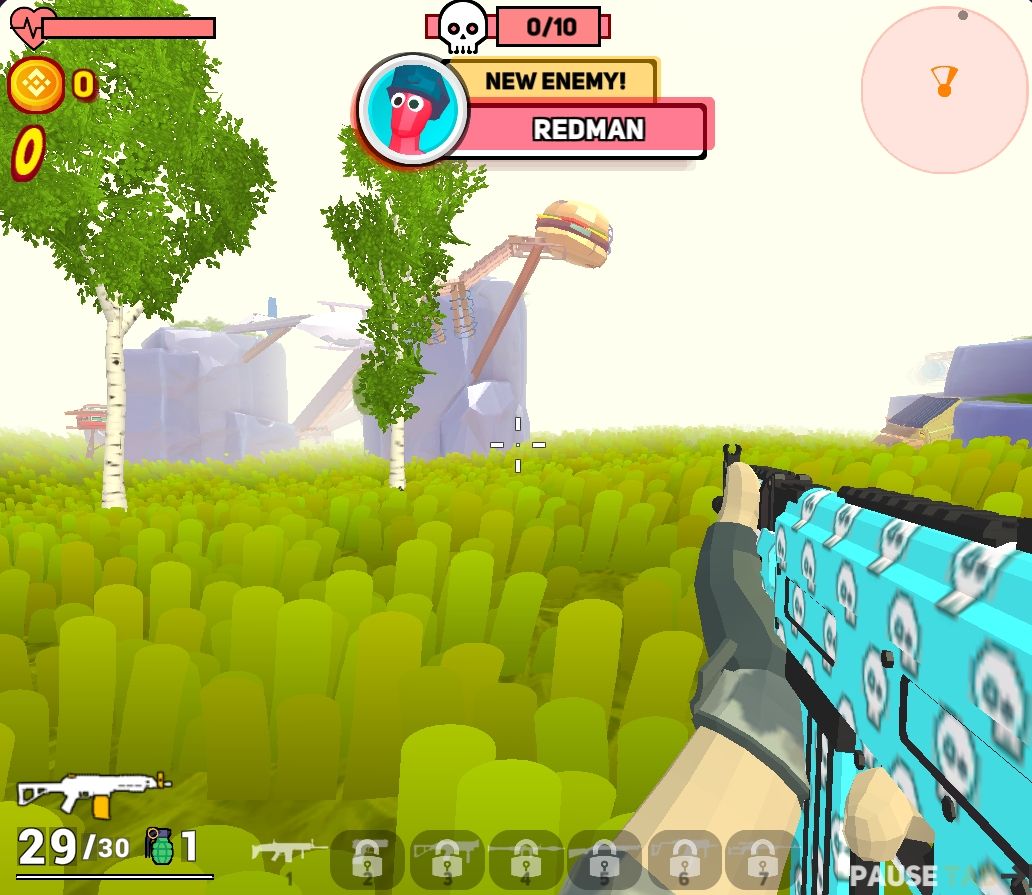Screen dimensions: 1032x895
Task: Click the grenade icon
Action: pyautogui.click(x=160, y=847)
